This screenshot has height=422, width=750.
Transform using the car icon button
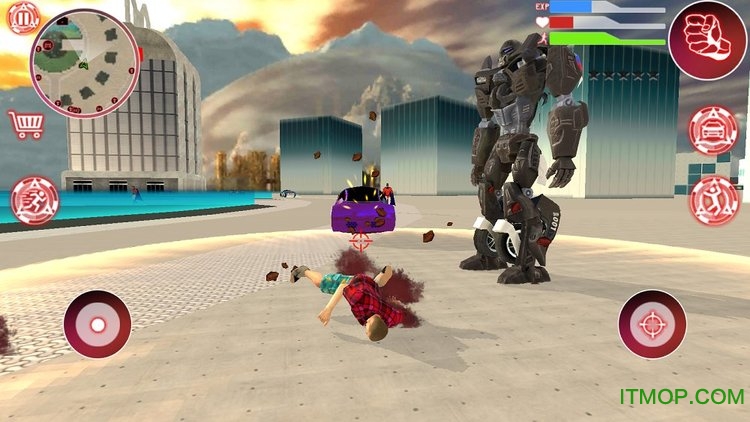(714, 130)
